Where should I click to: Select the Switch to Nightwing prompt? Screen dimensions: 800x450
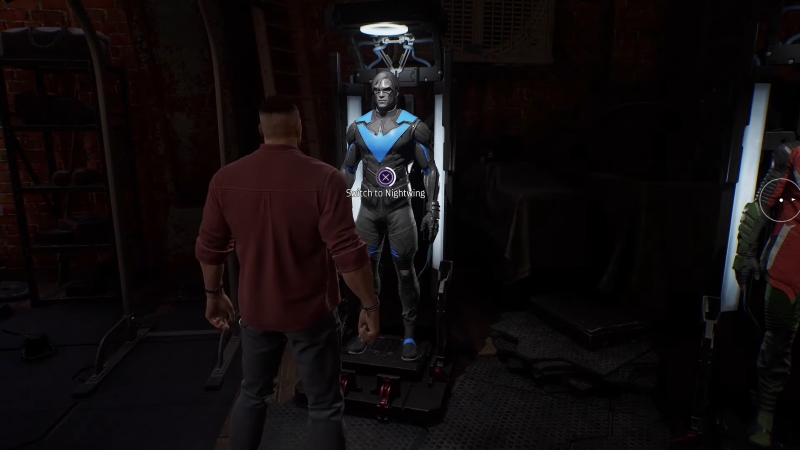386,178
